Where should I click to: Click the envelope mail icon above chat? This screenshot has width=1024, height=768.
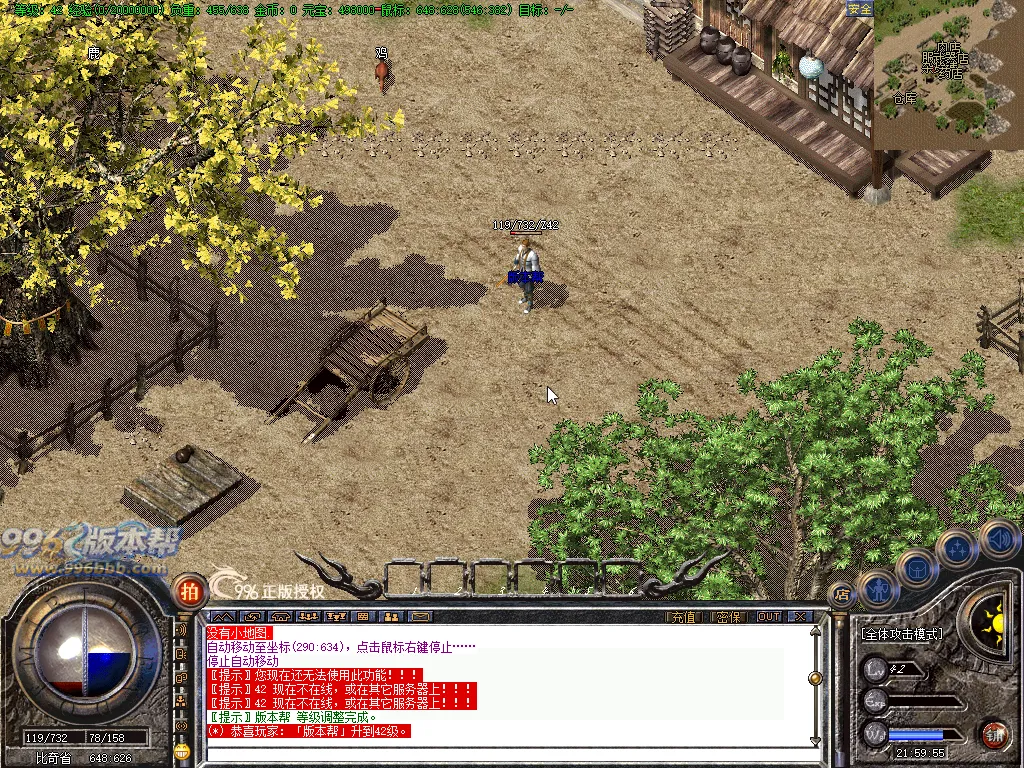(420, 617)
